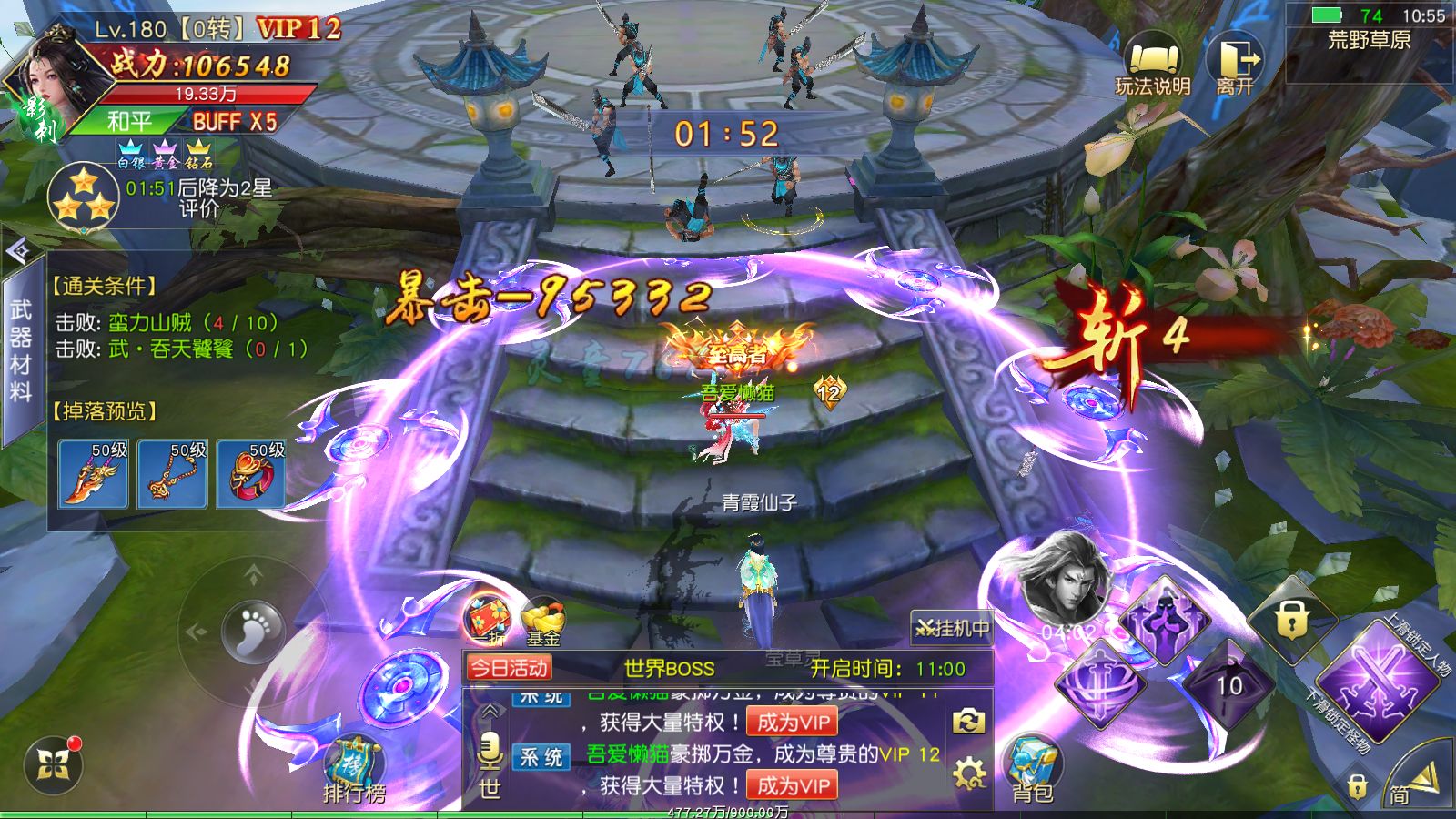Leave the dungeon with the 离开 button

pyautogui.click(x=1236, y=64)
